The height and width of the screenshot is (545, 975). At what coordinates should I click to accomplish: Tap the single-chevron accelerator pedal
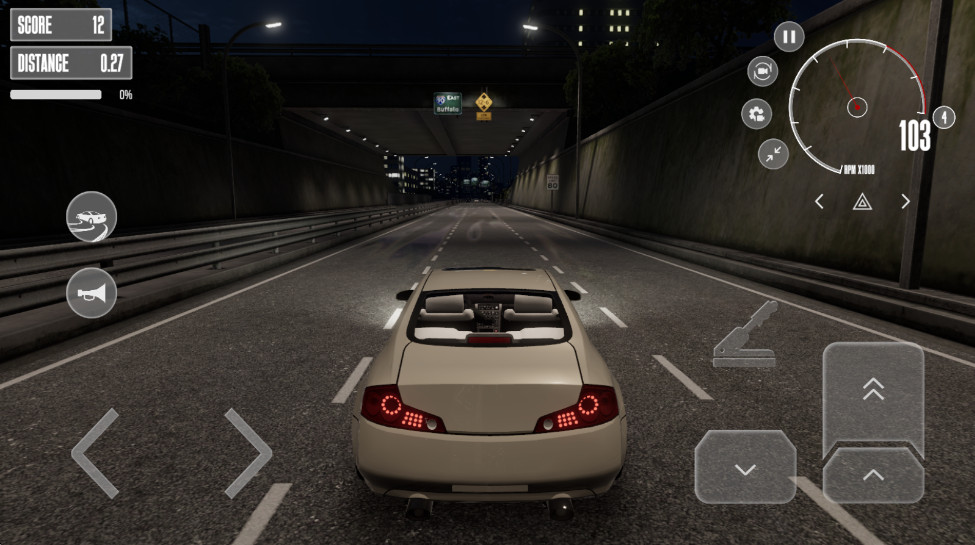[x=873, y=475]
